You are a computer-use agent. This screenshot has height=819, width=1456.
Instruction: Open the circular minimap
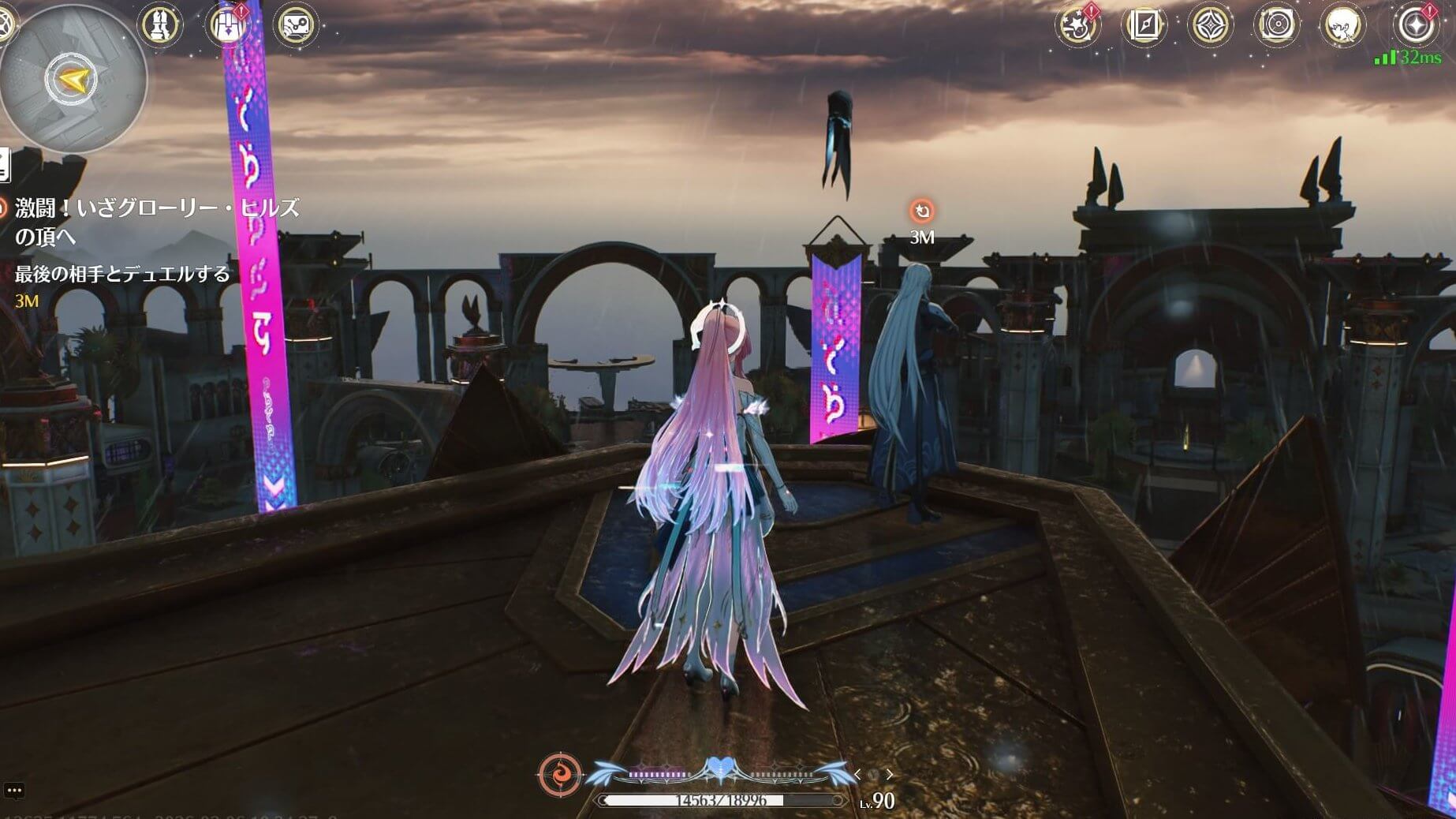(x=73, y=79)
